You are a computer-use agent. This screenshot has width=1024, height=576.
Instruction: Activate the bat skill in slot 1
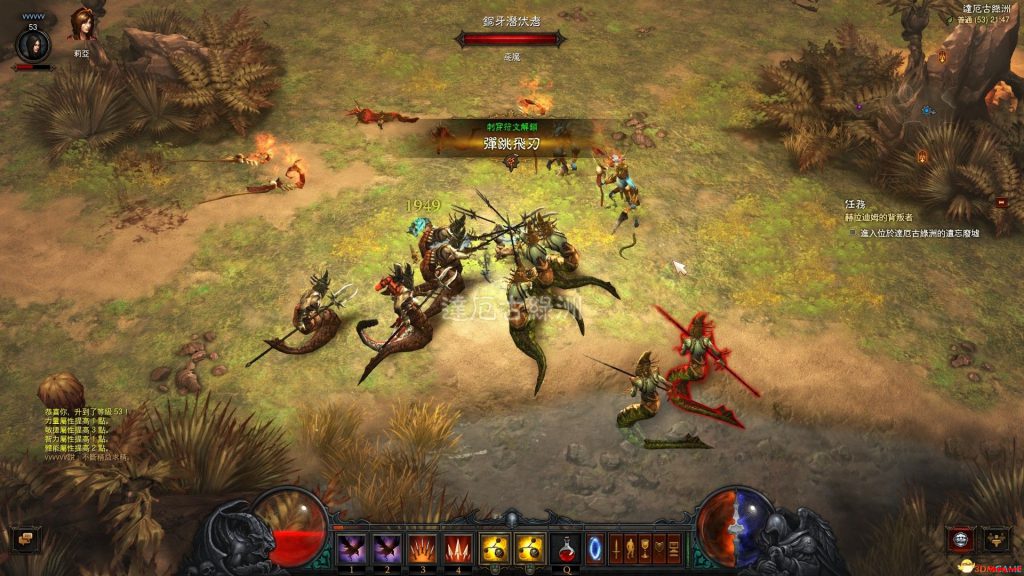351,547
